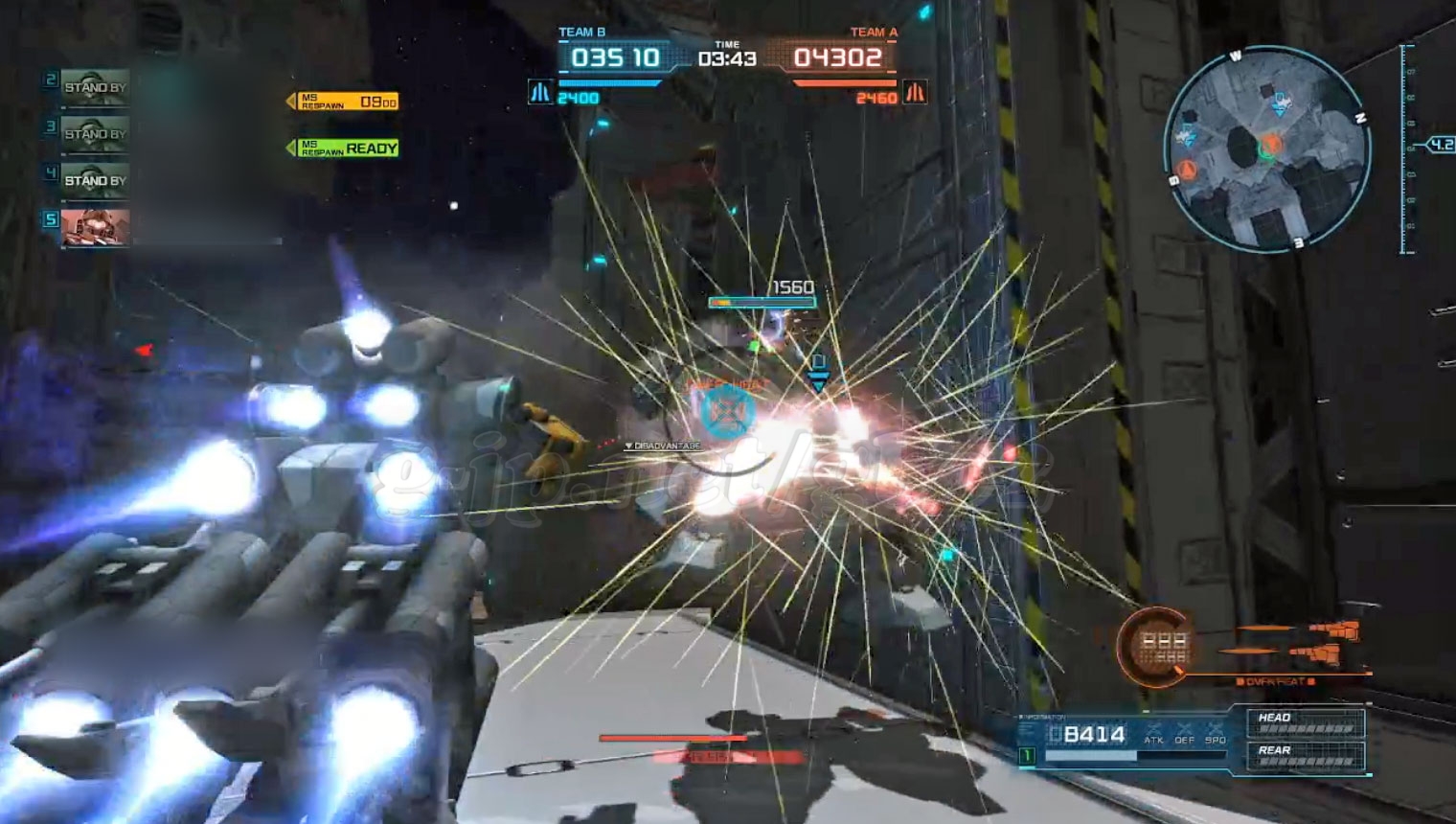Select the orange circular weapon ammo gauge
Image resolution: width=1456 pixels, height=824 pixels.
pyautogui.click(x=1158, y=647)
